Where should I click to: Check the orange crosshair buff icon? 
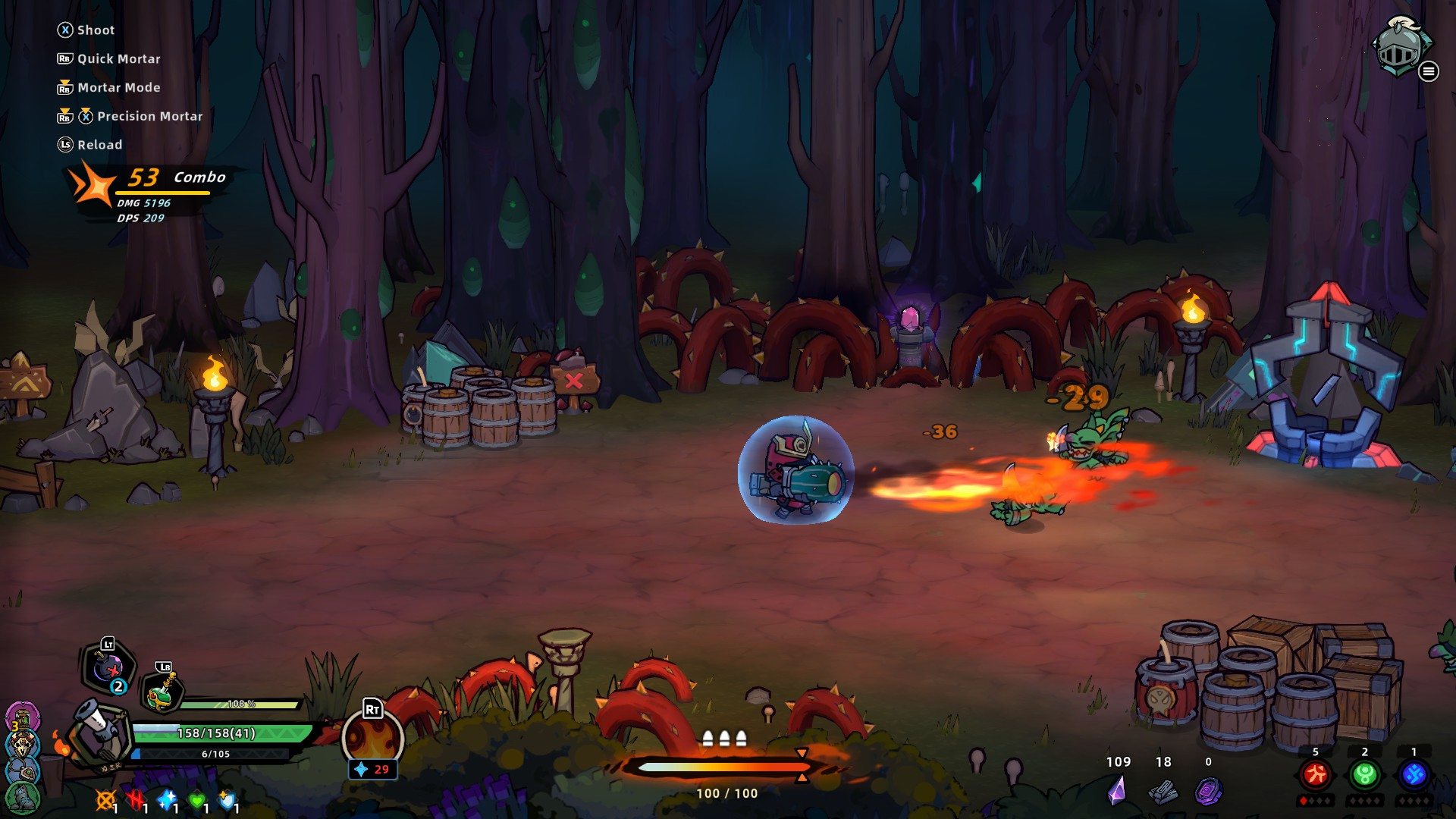(x=105, y=799)
